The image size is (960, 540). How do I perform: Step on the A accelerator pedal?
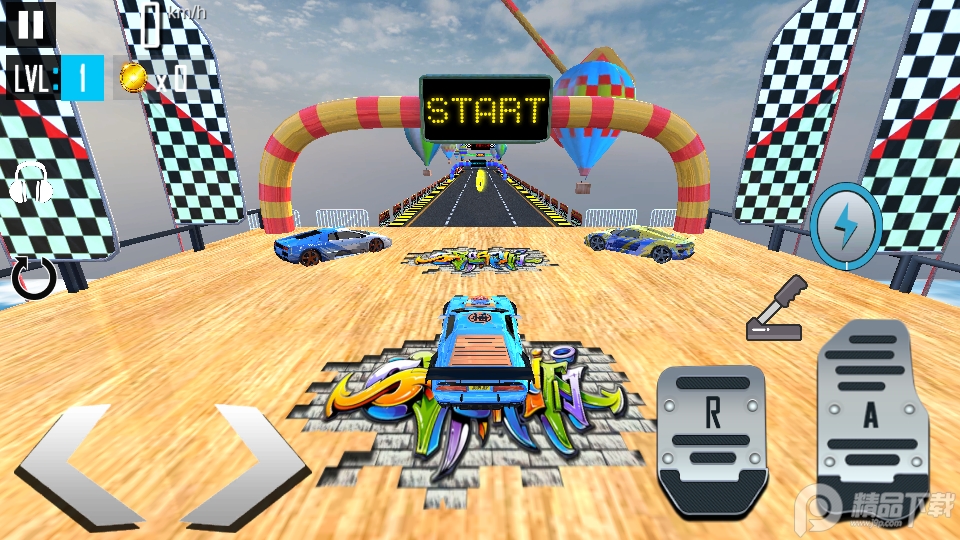point(872,416)
